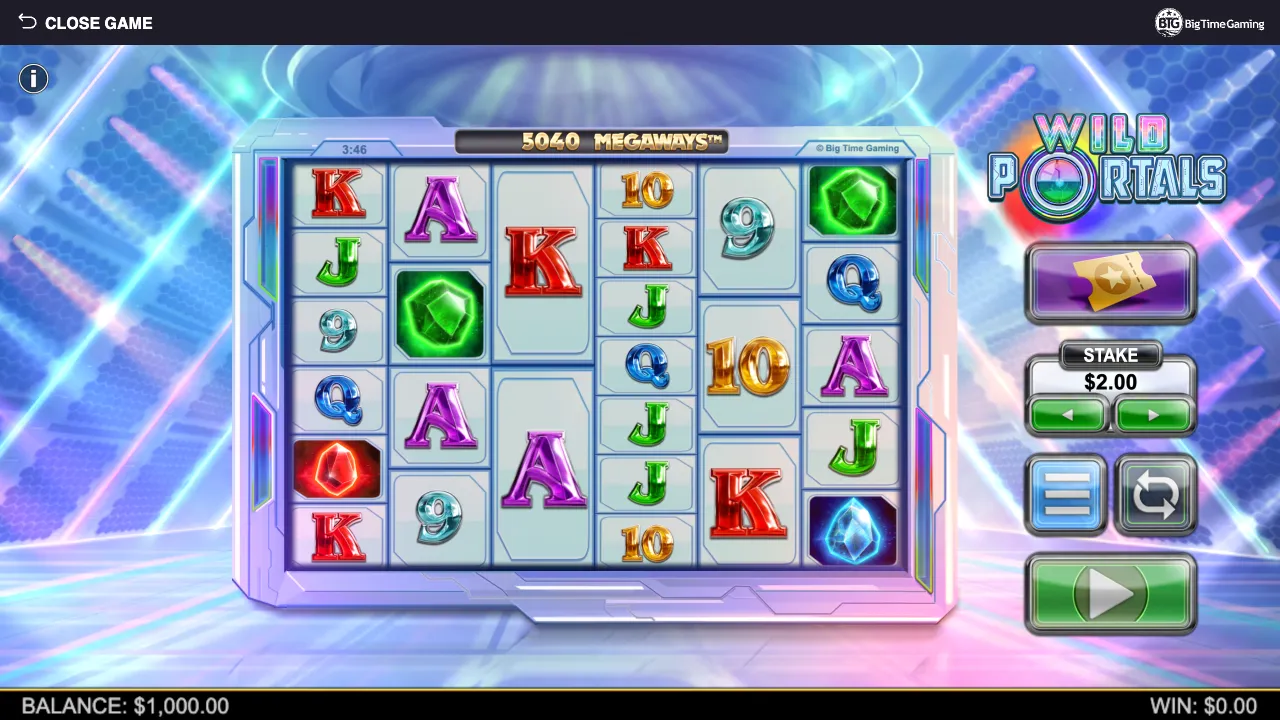Spin the reels with the green play button

point(1111,594)
